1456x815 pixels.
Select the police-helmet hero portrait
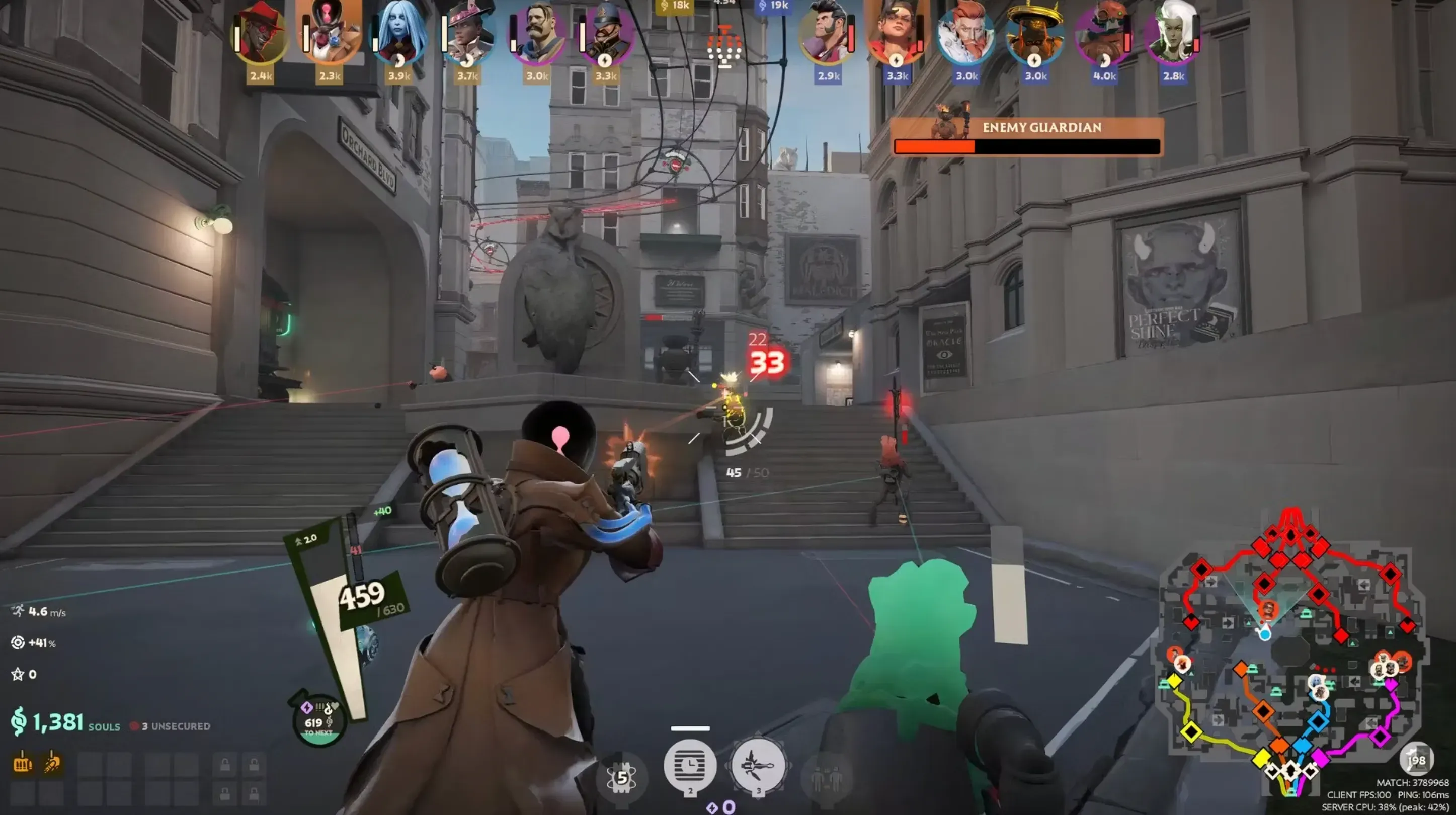tap(605, 34)
